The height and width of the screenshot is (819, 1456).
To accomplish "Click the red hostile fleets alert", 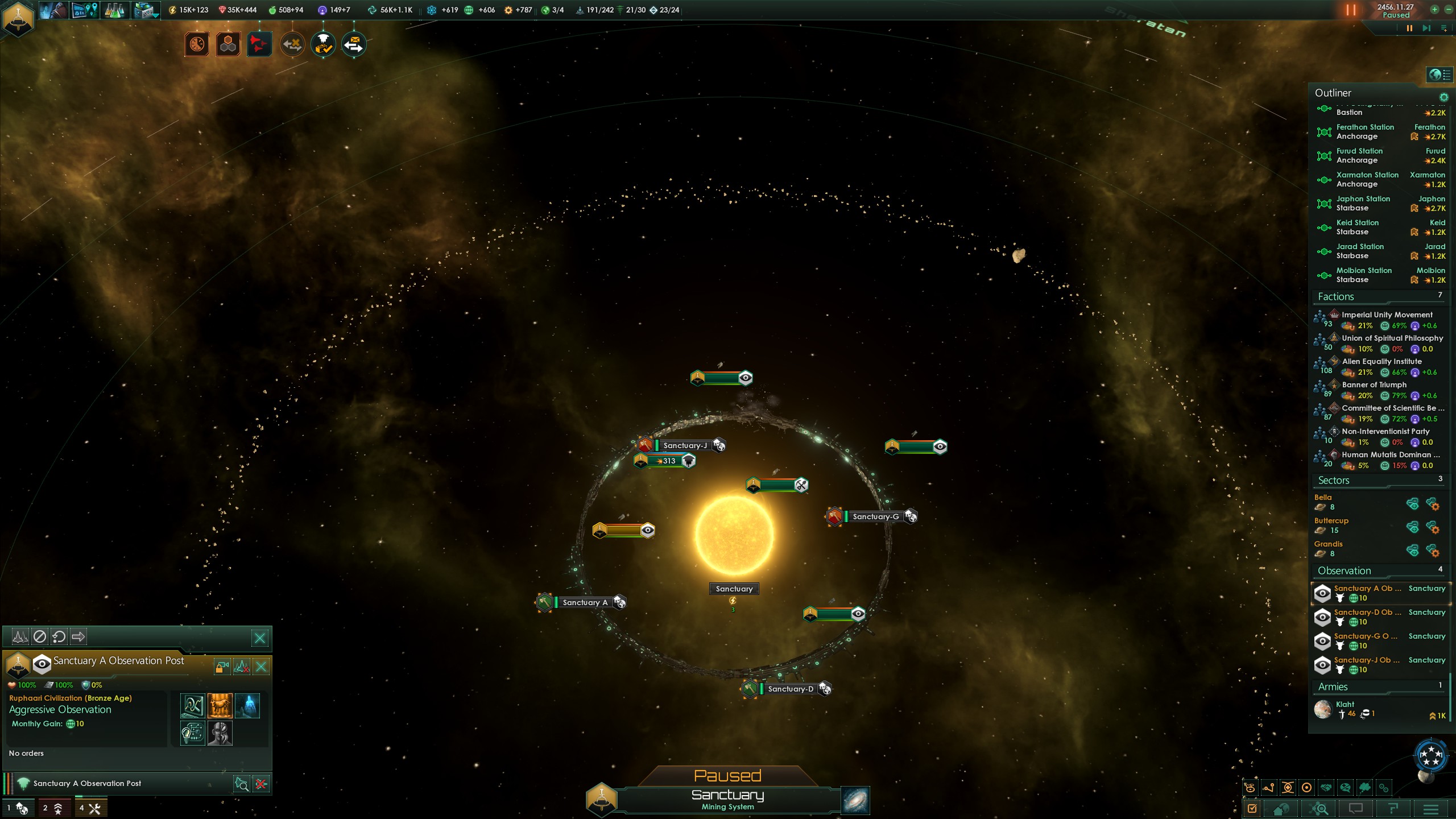I will coord(259,44).
